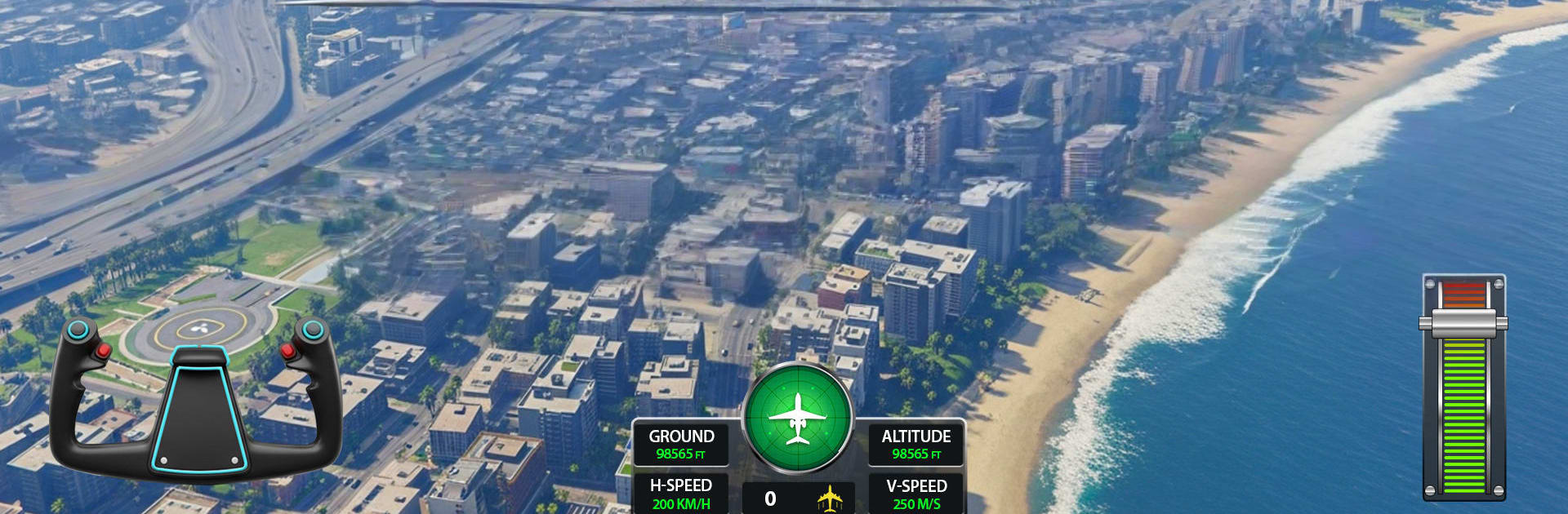Click the small yellow airplane icon
Screen dimensions: 1568x514
pyautogui.click(x=830, y=498)
